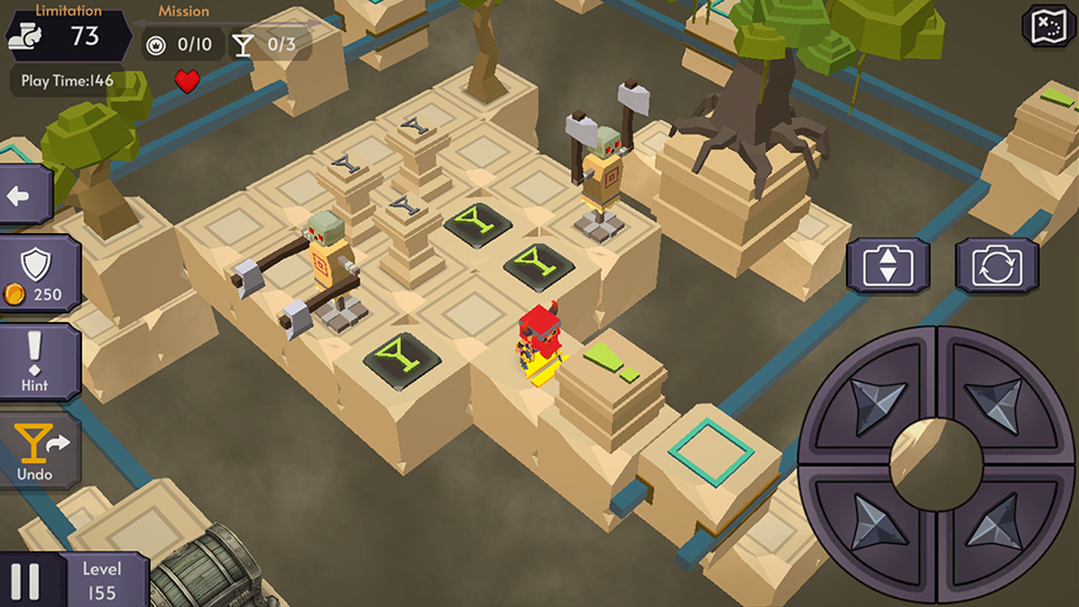Viewport: 1079px width, 607px height.
Task: Toggle the camera up-down tilt view
Action: point(888,266)
